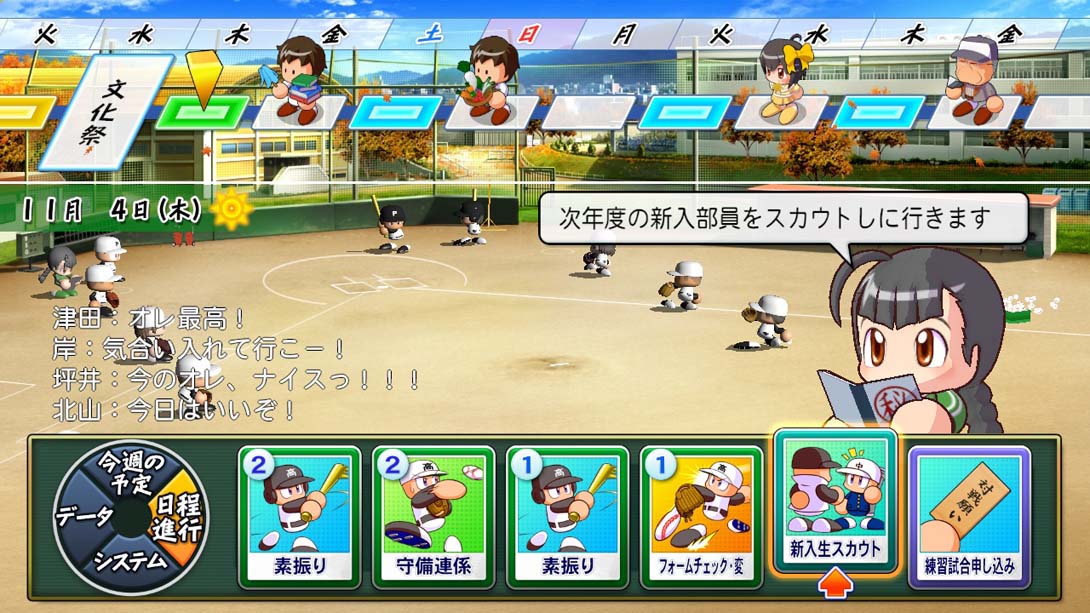Select the 守備連係 practice card
Image resolution: width=1090 pixels, height=613 pixels.
click(x=433, y=514)
